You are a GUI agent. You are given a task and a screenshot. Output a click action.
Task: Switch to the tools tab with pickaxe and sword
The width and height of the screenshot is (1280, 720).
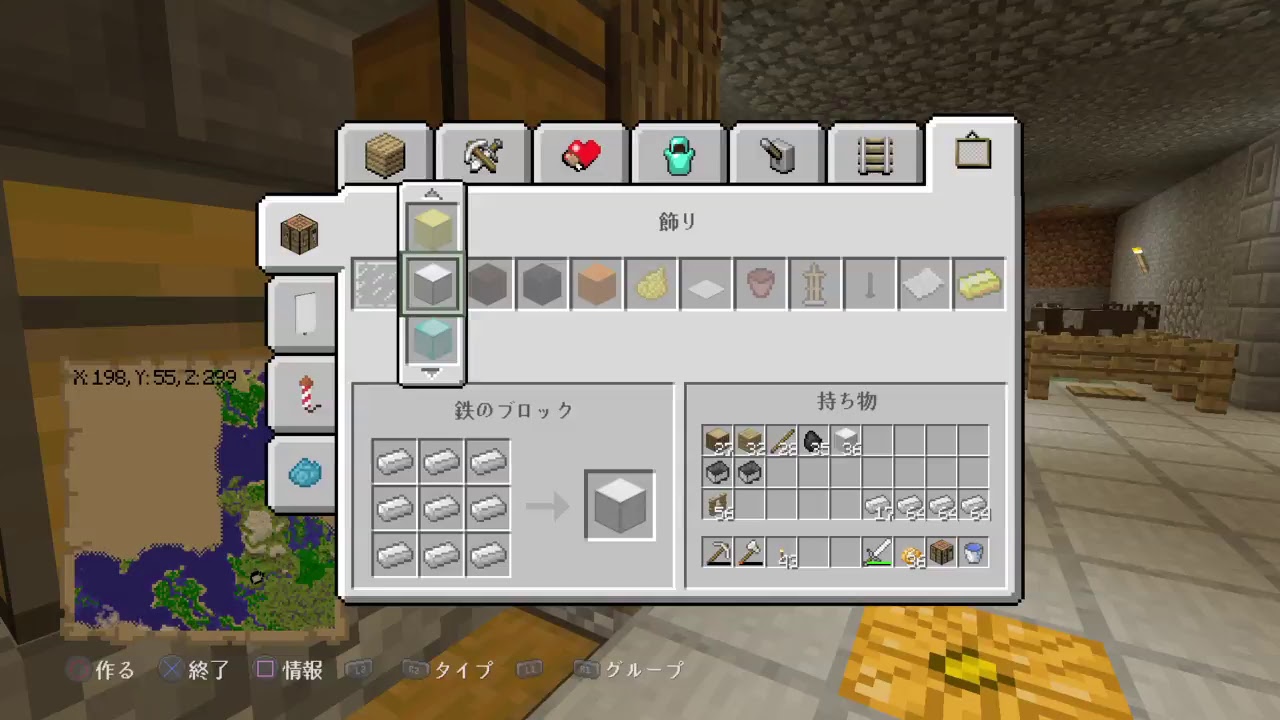[x=481, y=152]
